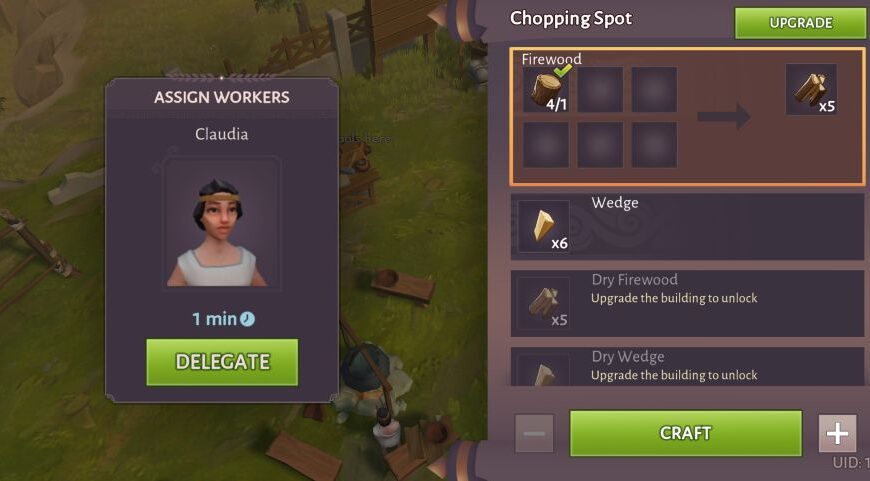The height and width of the screenshot is (481, 870).
Task: Delegate Claudia to the task
Action: [x=222, y=362]
